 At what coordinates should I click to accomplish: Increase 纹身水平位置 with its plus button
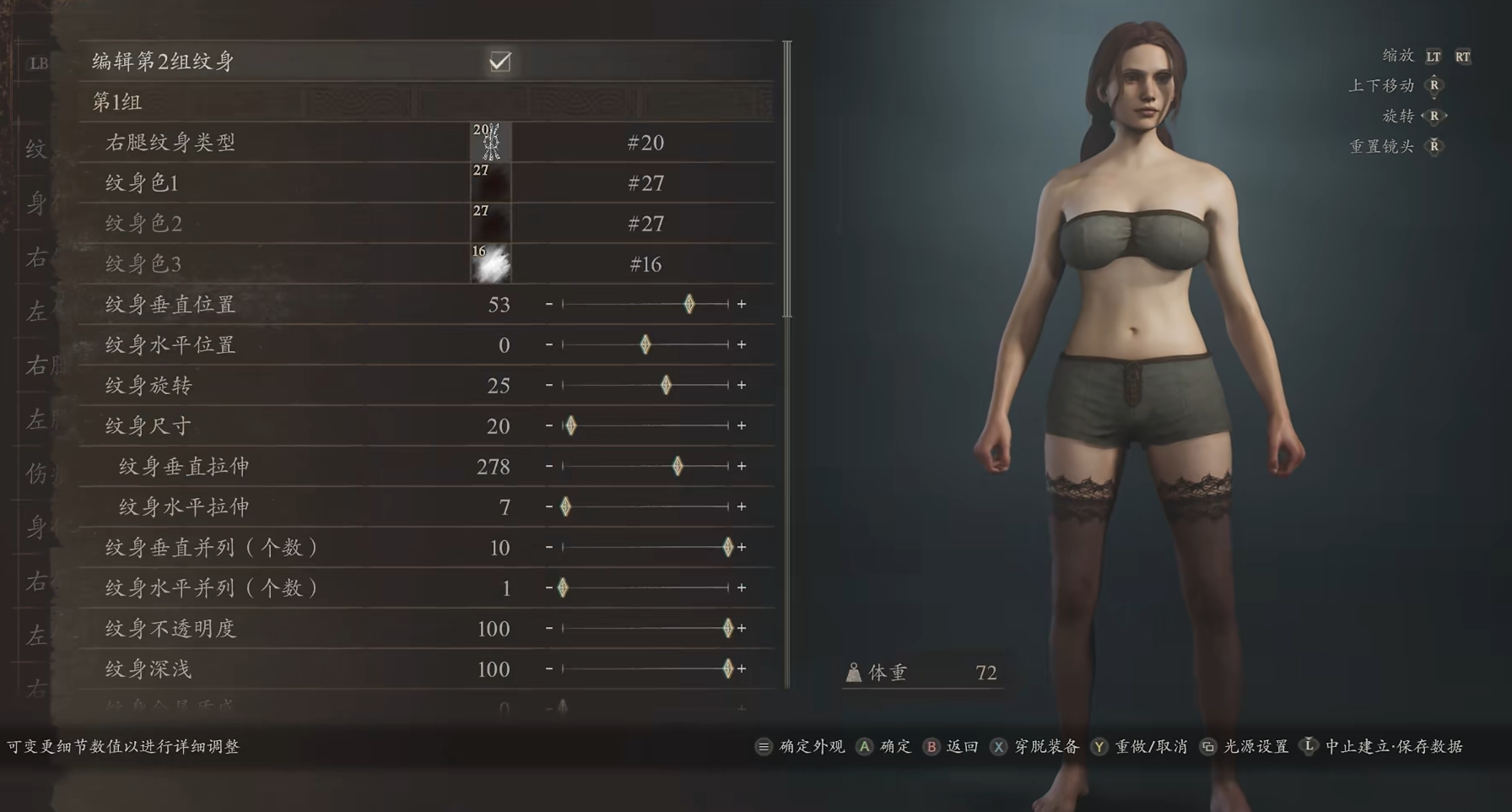[x=742, y=344]
